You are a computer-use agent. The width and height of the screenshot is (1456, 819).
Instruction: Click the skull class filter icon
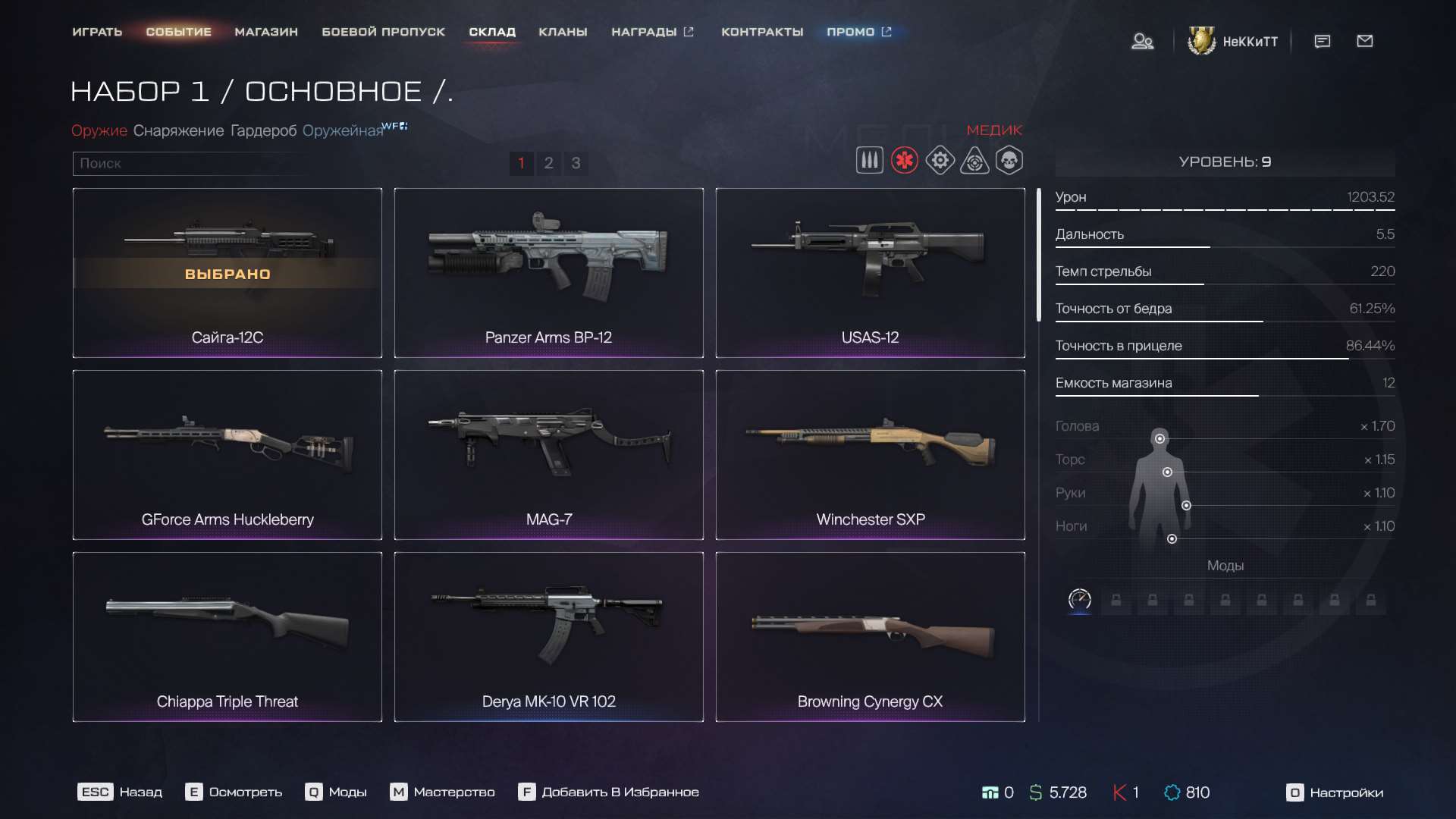point(1009,160)
